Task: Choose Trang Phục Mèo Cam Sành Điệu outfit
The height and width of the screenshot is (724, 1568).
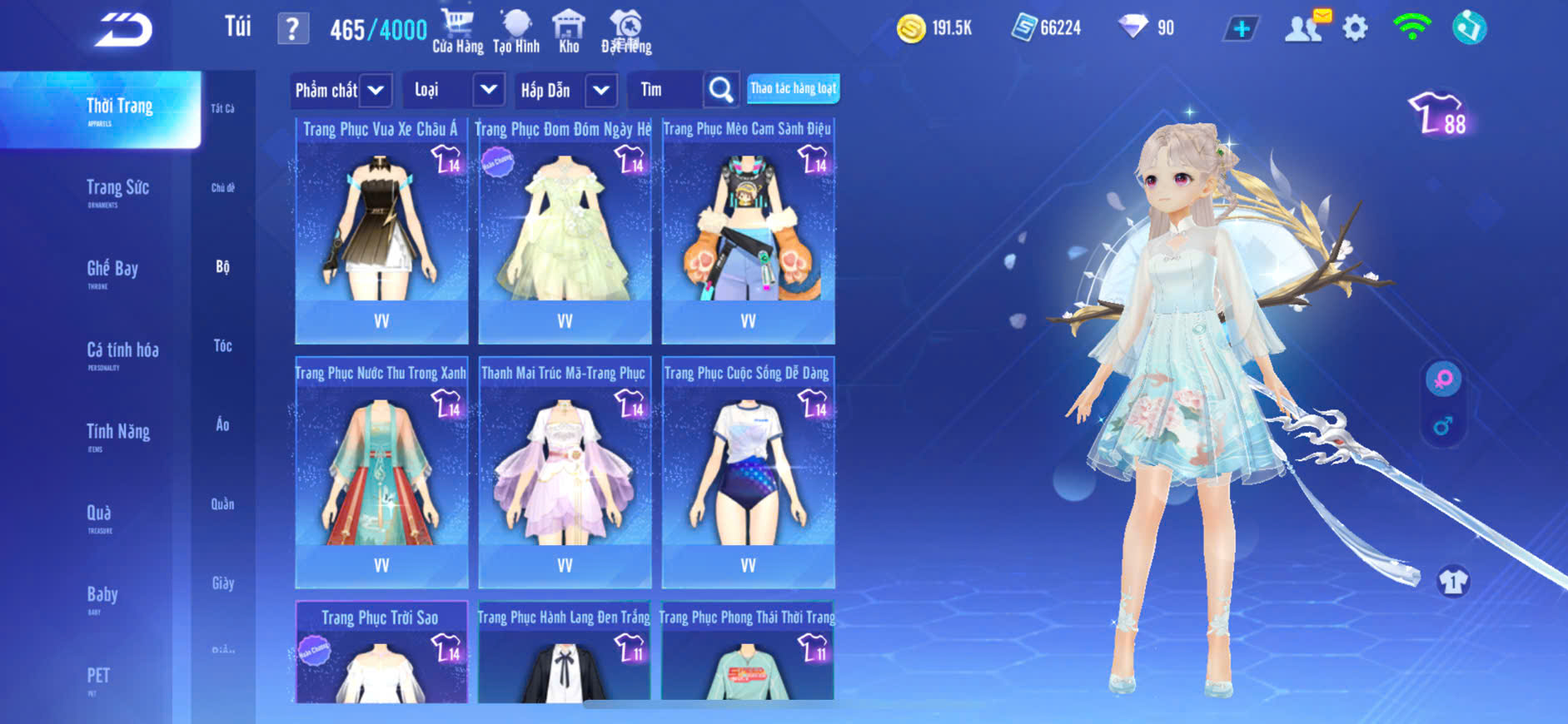Action: [748, 229]
